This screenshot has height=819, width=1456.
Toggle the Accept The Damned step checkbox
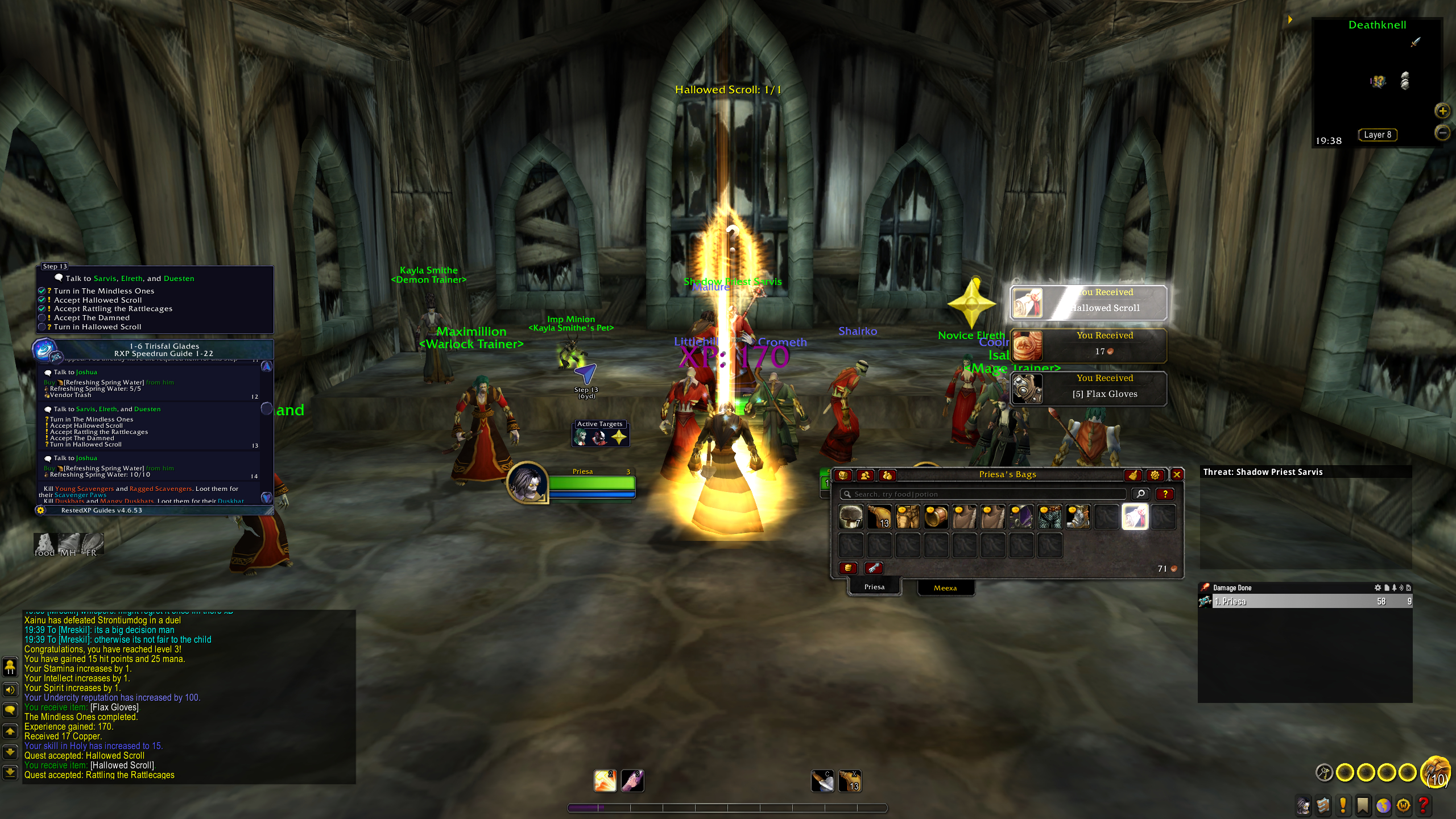(x=42, y=318)
